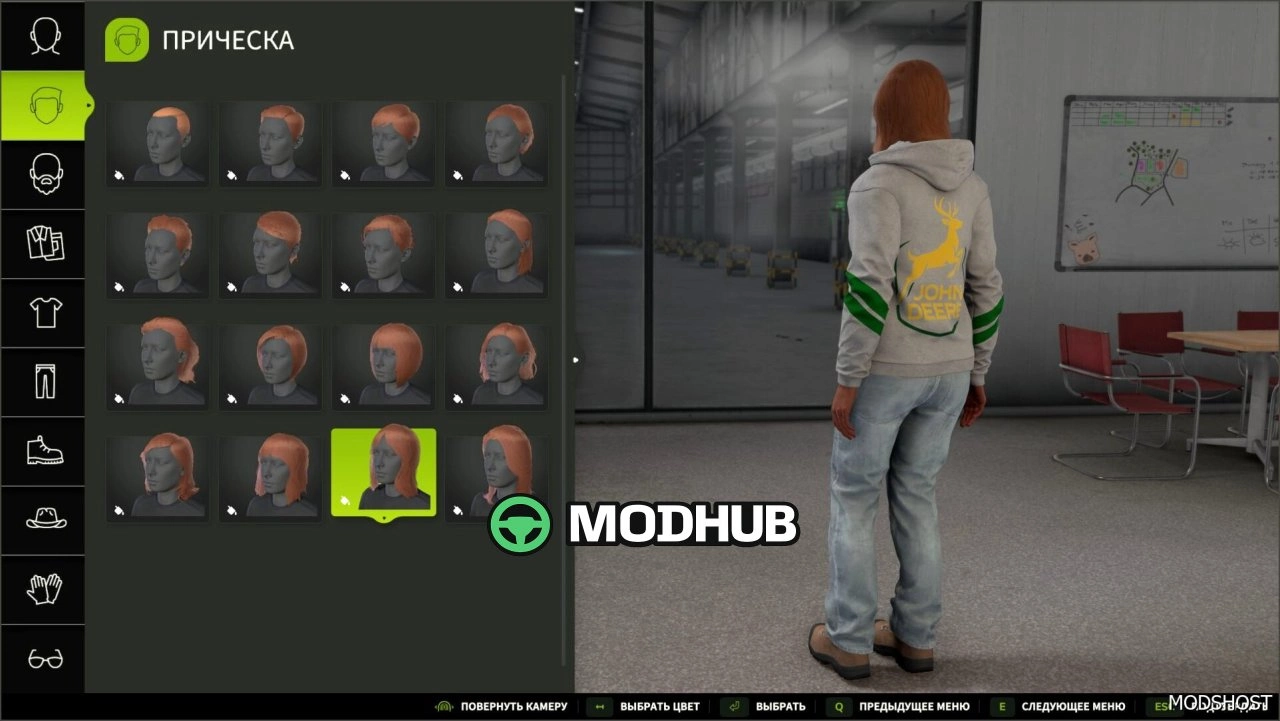Image resolution: width=1280 pixels, height=721 pixels.
Task: Choose the headband hairstyle in the second row
Action: pos(497,254)
